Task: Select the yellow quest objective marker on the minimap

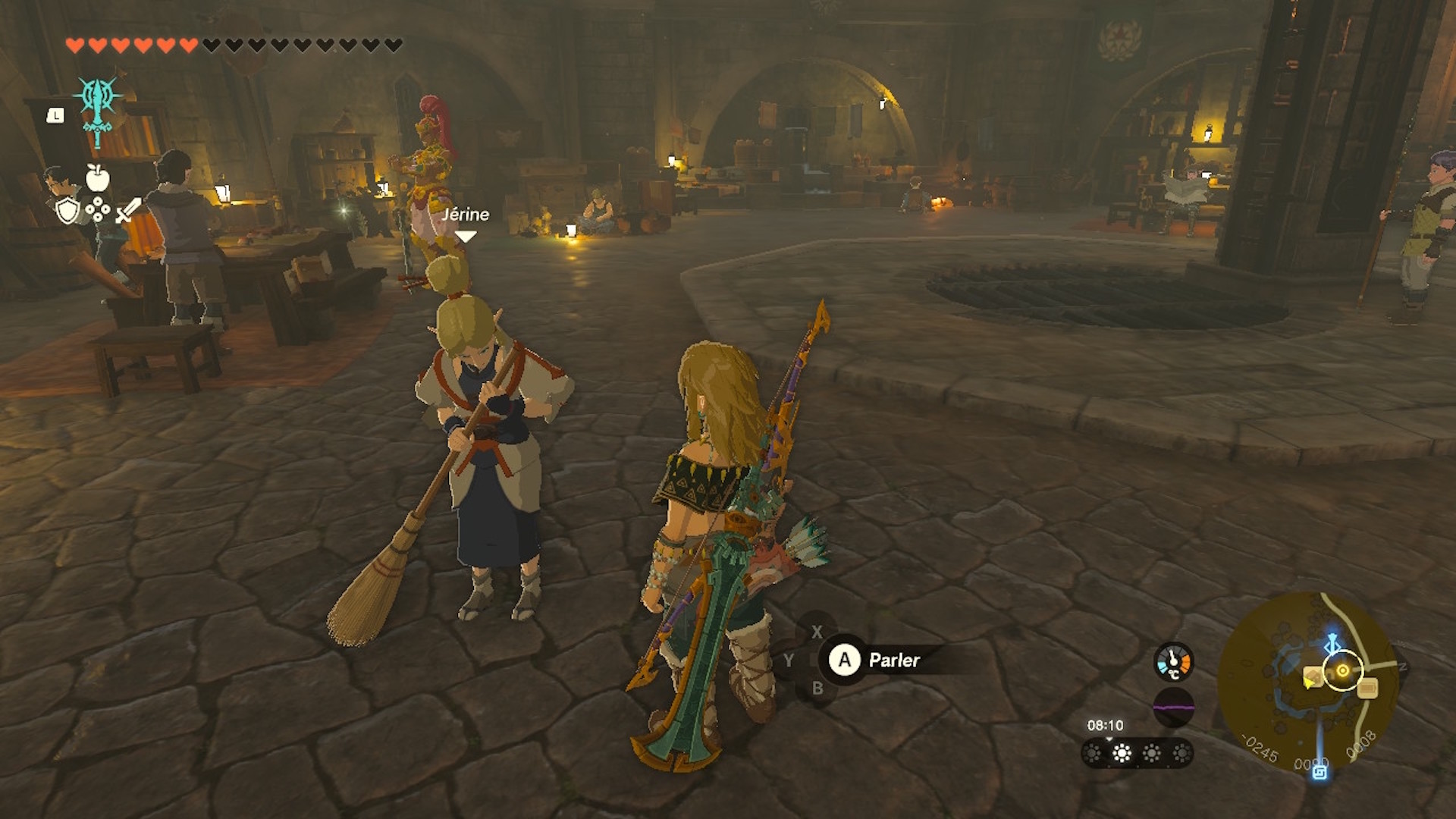Action: 1342,671
